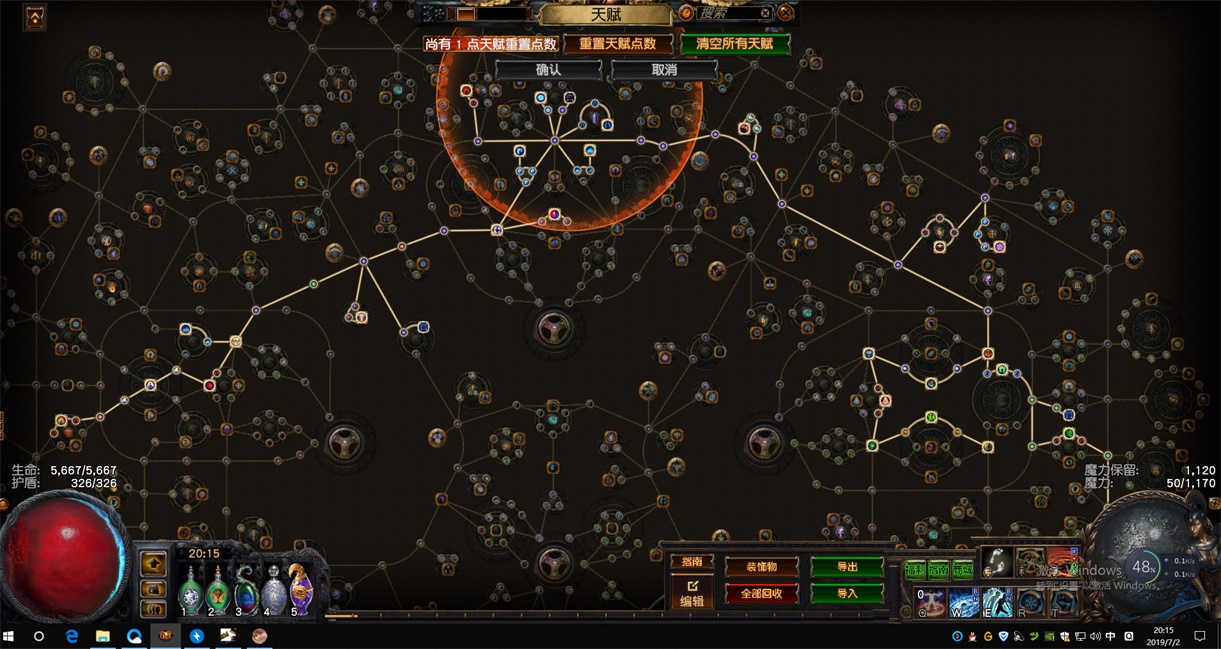1221x649 pixels.
Task: Cancel the talent changes with 取消
Action: coord(664,70)
